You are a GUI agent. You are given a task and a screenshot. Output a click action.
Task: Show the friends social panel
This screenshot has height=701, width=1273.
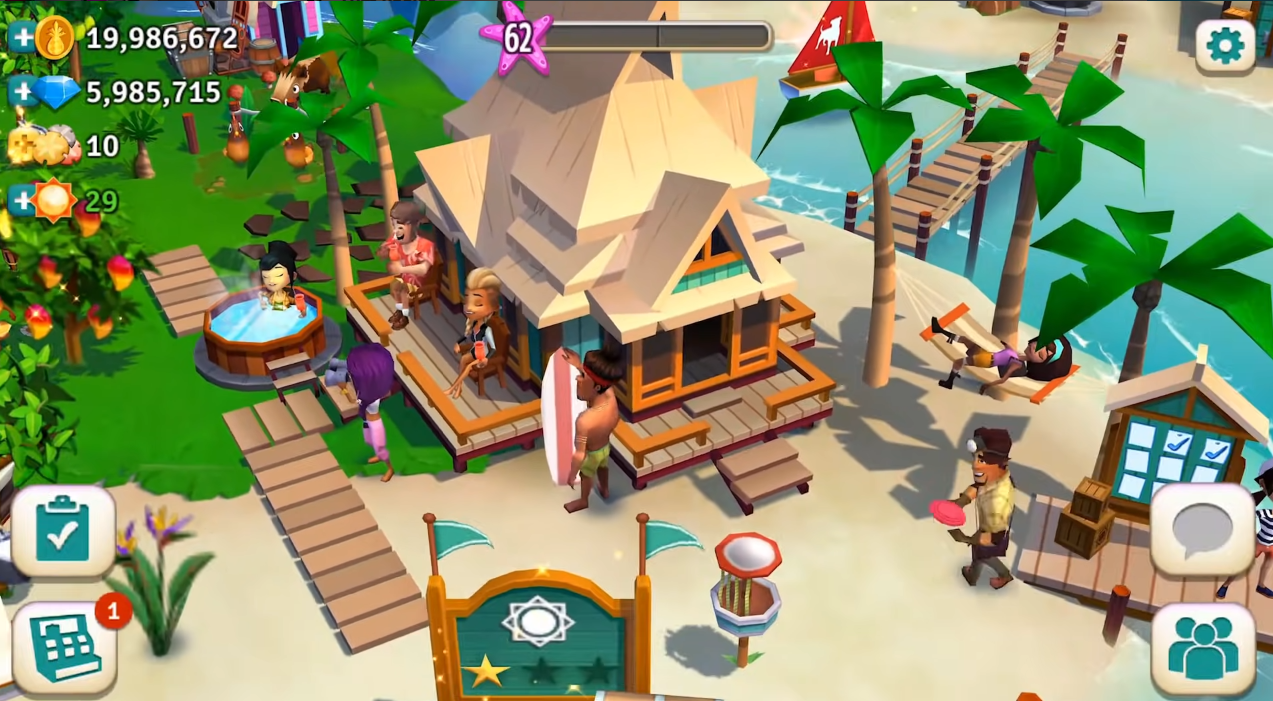pyautogui.click(x=1202, y=648)
